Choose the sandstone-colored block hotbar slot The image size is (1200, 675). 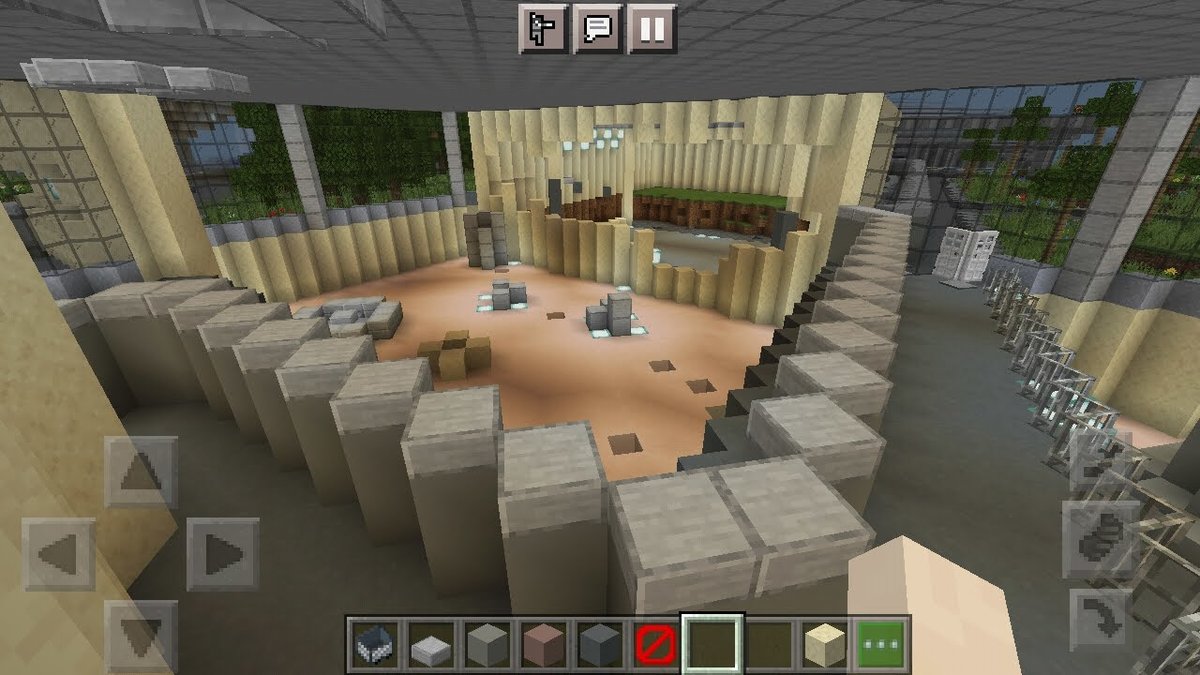[x=827, y=645]
